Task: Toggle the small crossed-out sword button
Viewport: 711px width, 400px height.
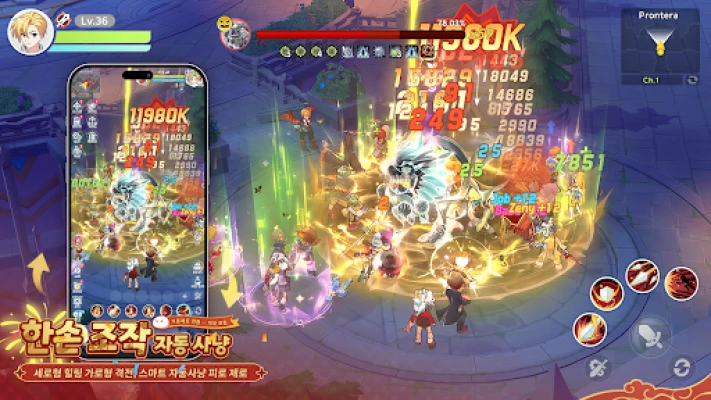Action: 600,368
